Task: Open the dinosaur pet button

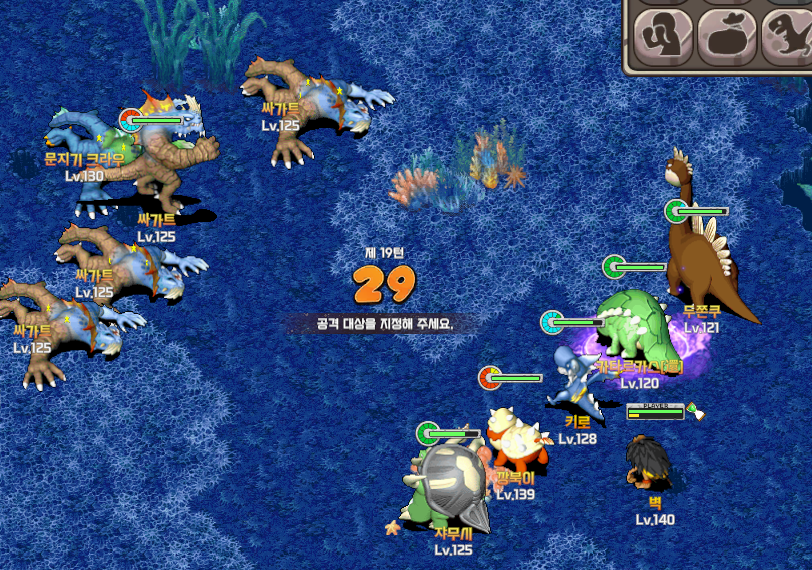Action: tap(787, 35)
